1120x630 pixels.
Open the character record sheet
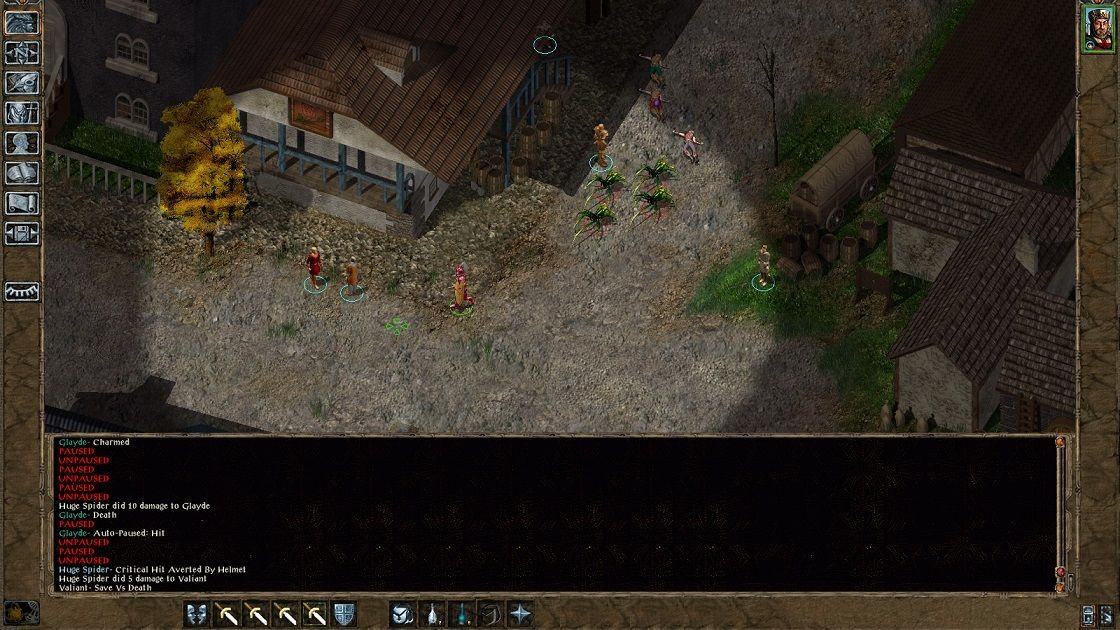tap(22, 143)
